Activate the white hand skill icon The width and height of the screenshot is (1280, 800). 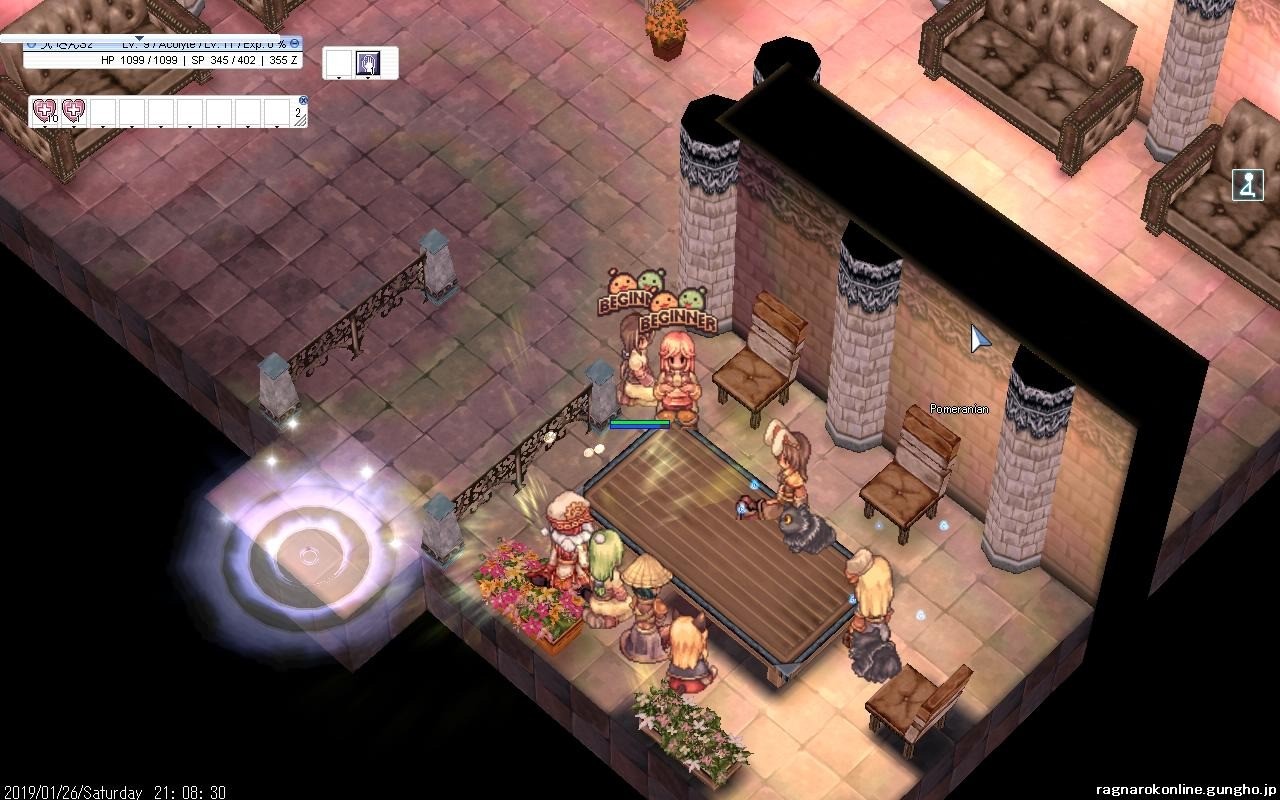[367, 63]
